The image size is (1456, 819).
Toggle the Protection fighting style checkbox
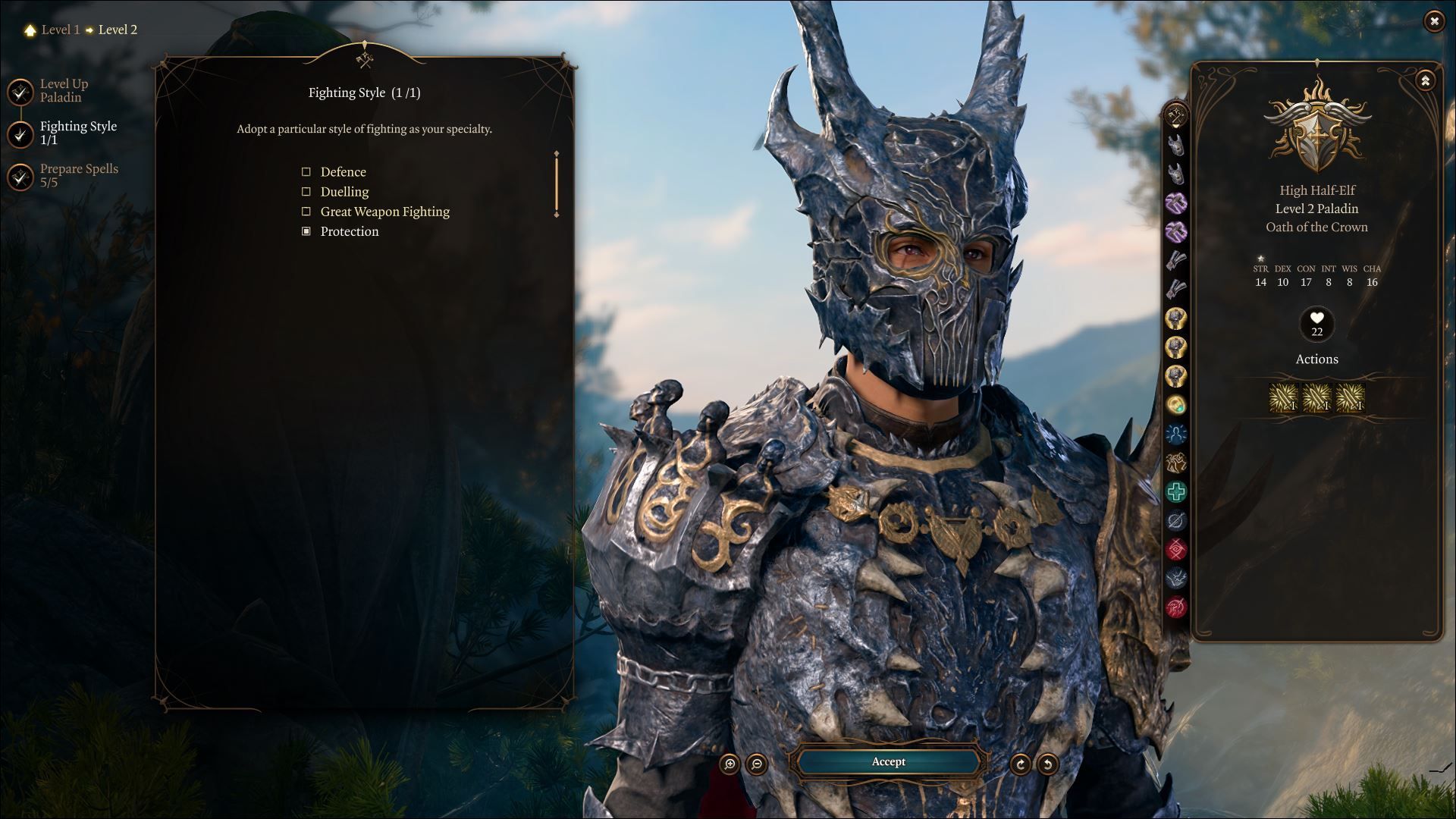tap(306, 231)
